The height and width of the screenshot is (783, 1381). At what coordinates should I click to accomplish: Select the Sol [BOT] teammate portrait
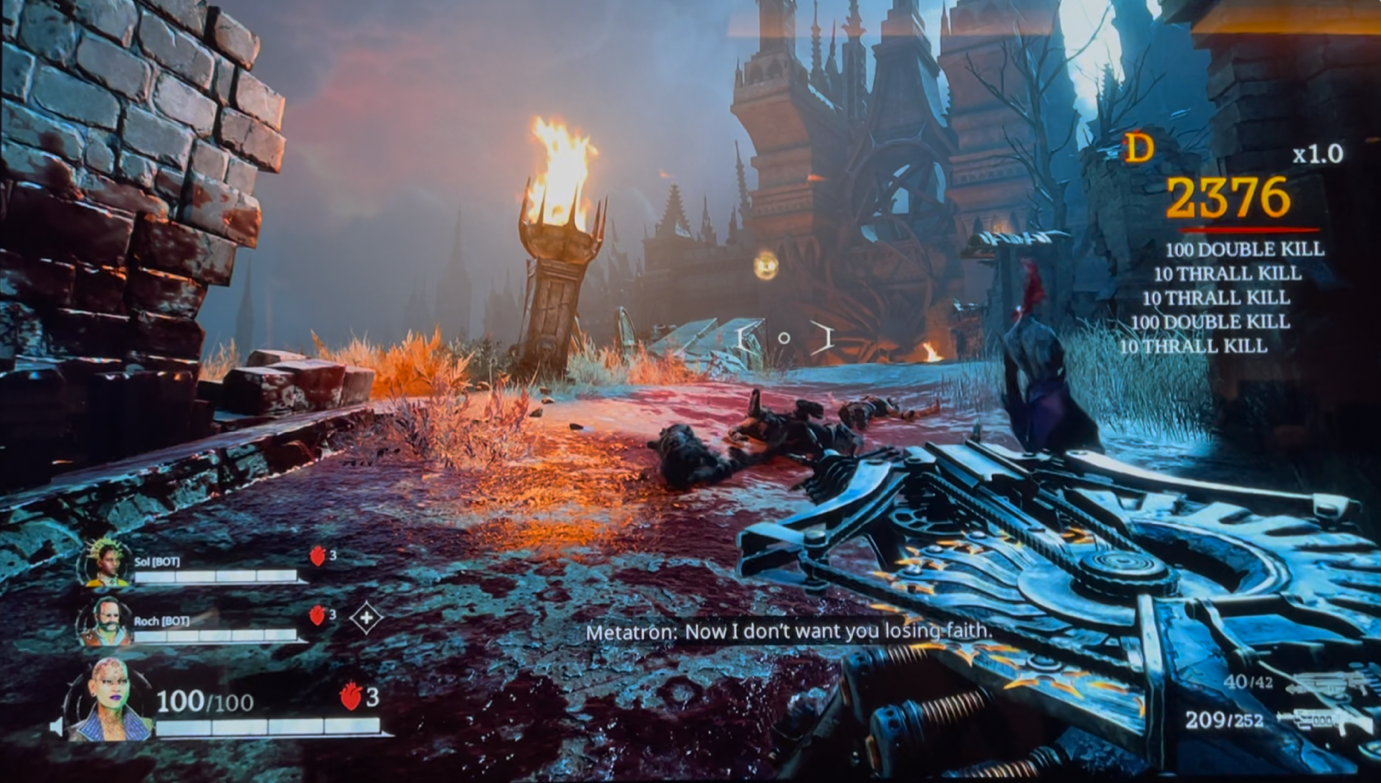105,564
